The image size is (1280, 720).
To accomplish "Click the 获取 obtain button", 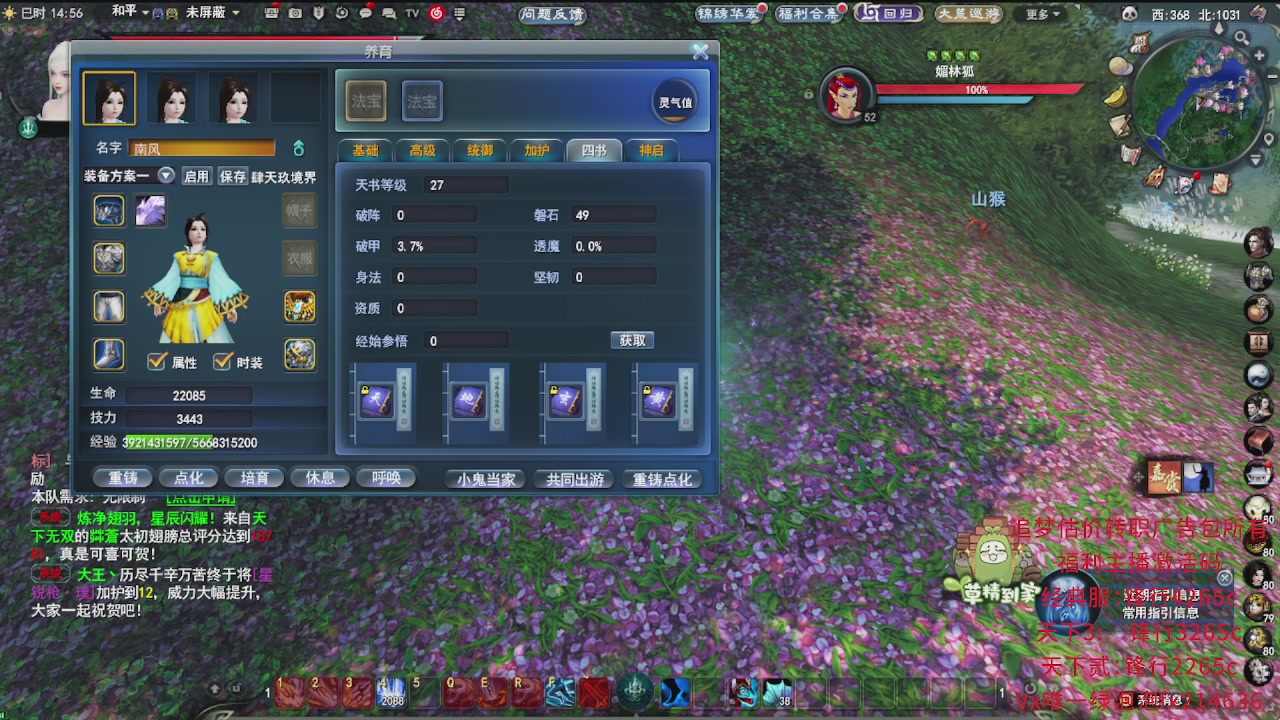I will [632, 340].
